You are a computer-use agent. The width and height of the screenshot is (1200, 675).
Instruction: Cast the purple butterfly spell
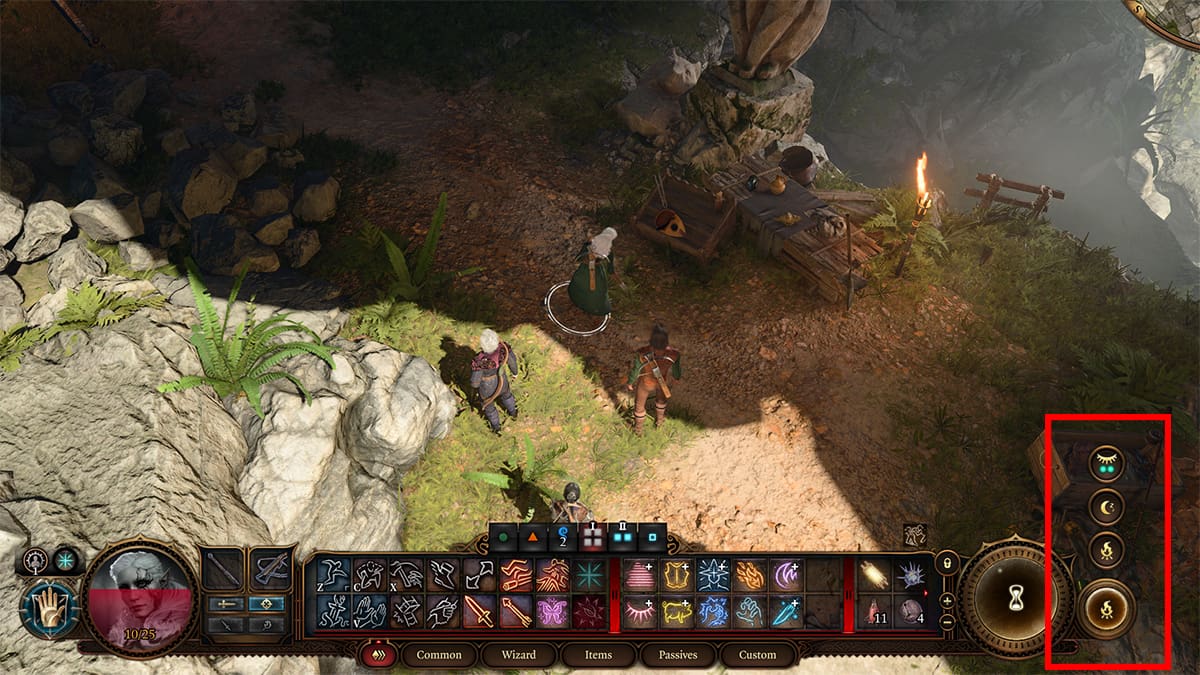pyautogui.click(x=550, y=610)
